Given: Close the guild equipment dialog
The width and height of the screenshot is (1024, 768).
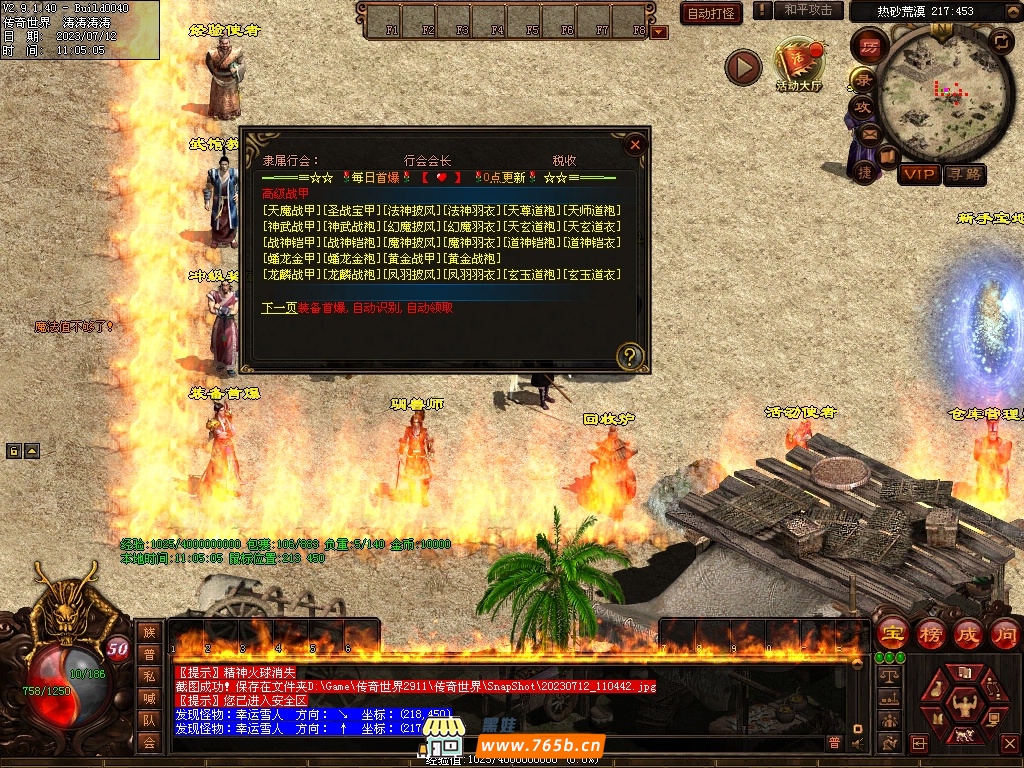Looking at the screenshot, I should click(x=634, y=144).
